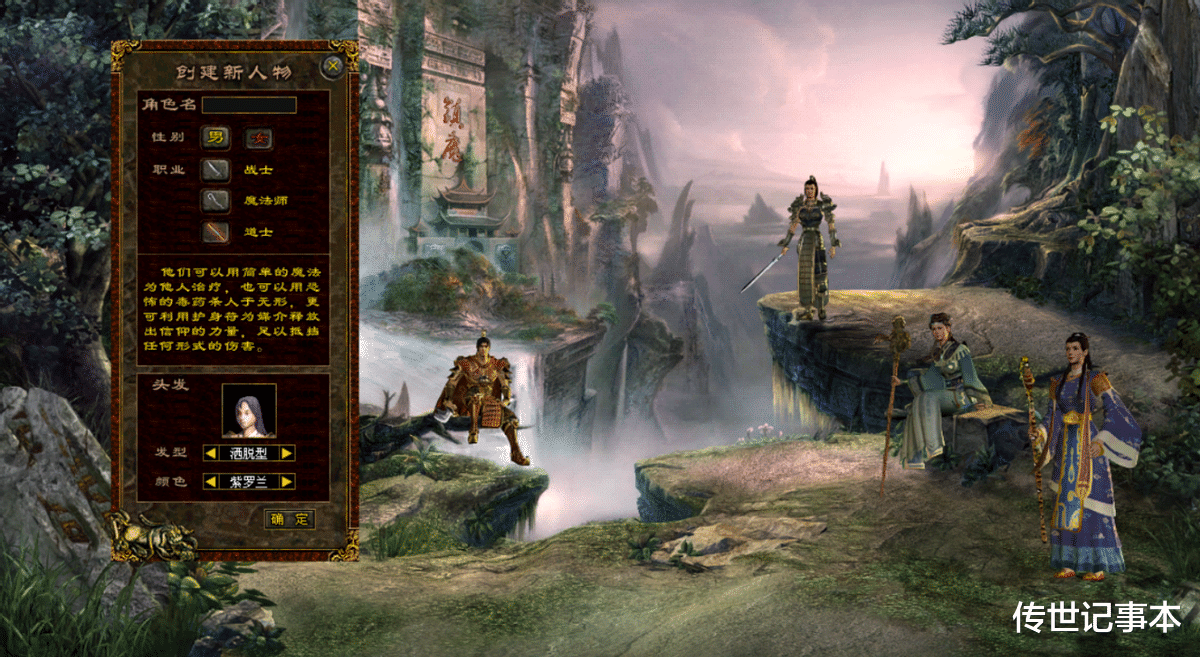
Task: Click the character name input field
Action: [249, 105]
